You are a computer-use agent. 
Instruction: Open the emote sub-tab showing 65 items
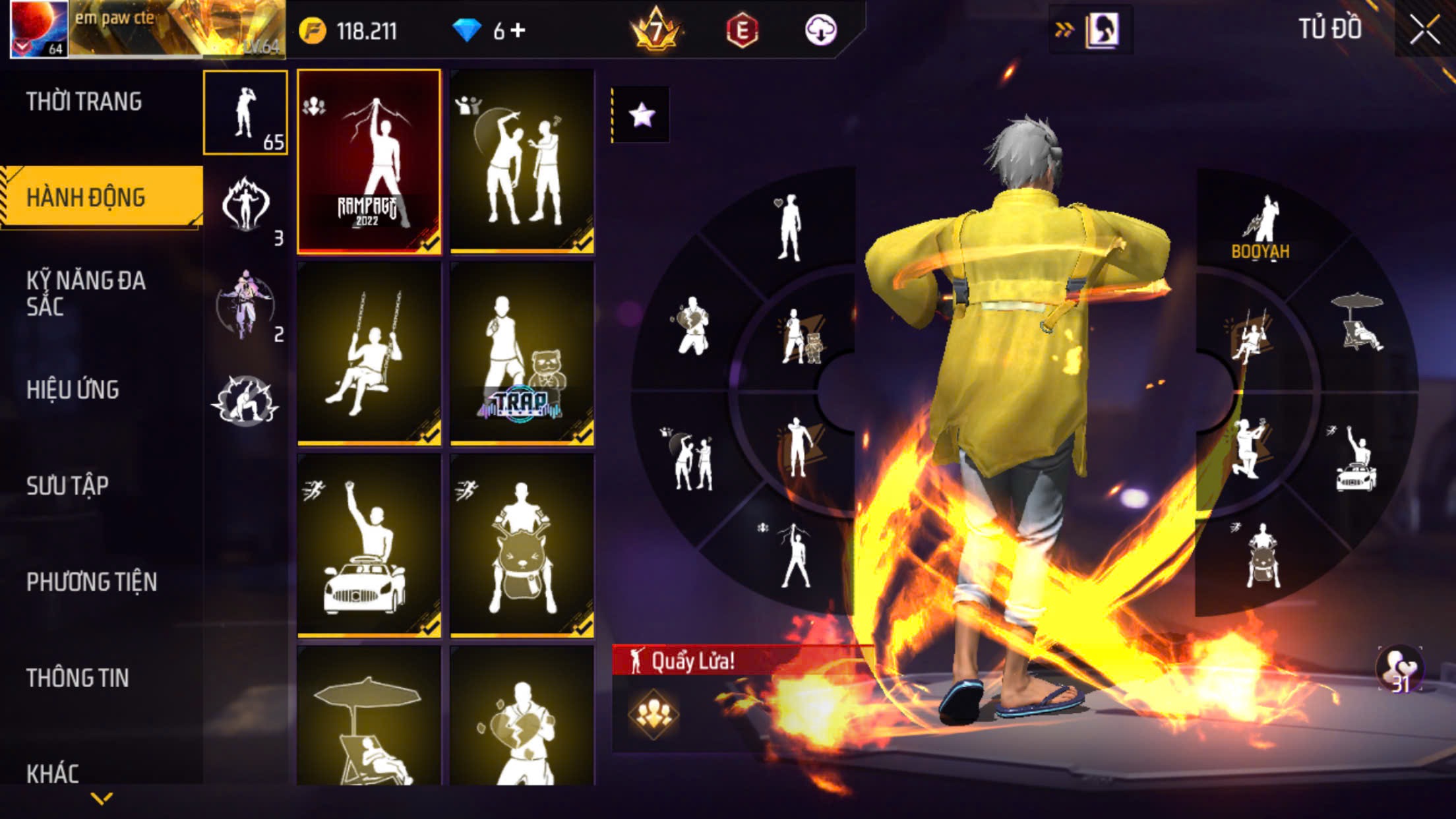point(245,113)
